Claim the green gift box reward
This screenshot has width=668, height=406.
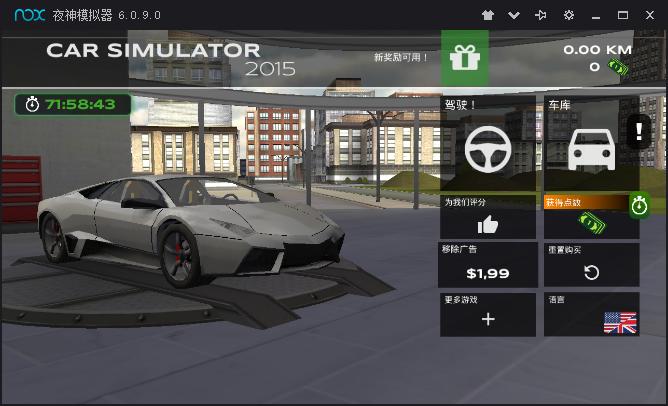pos(465,58)
